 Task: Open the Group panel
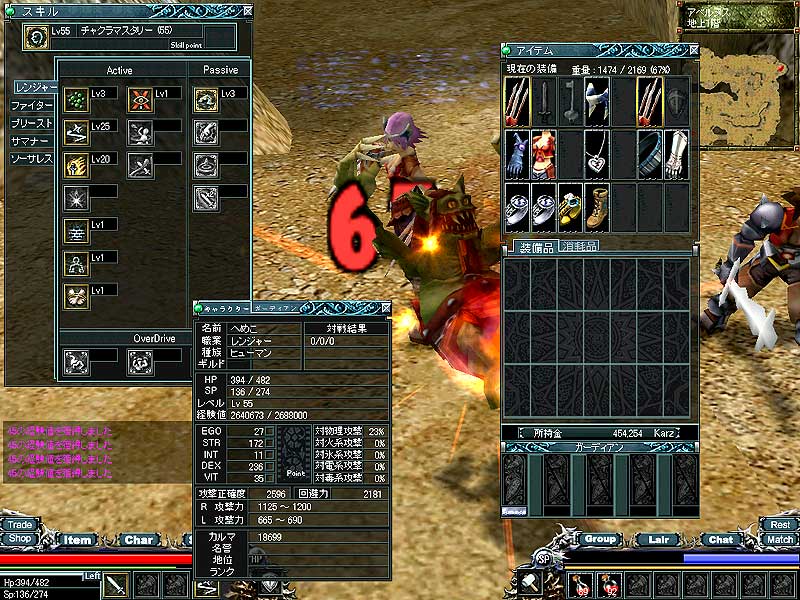pos(600,539)
